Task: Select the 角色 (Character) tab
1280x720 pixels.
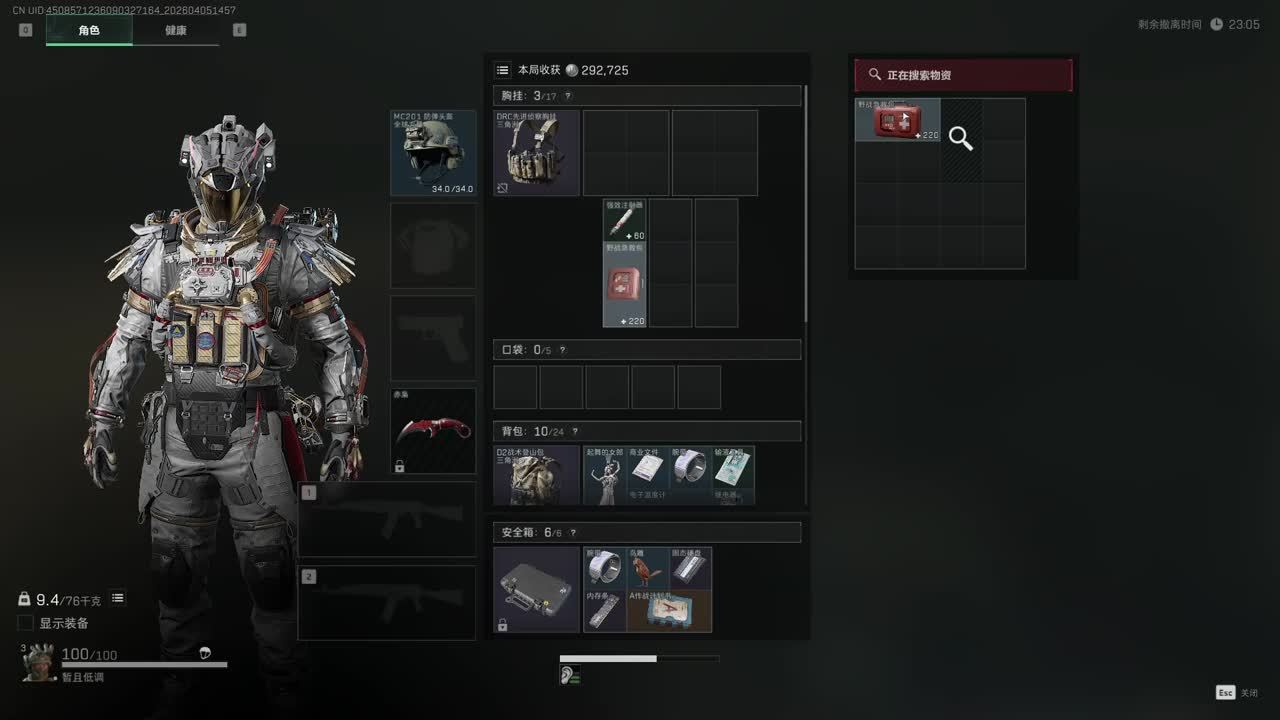Action: 89,30
